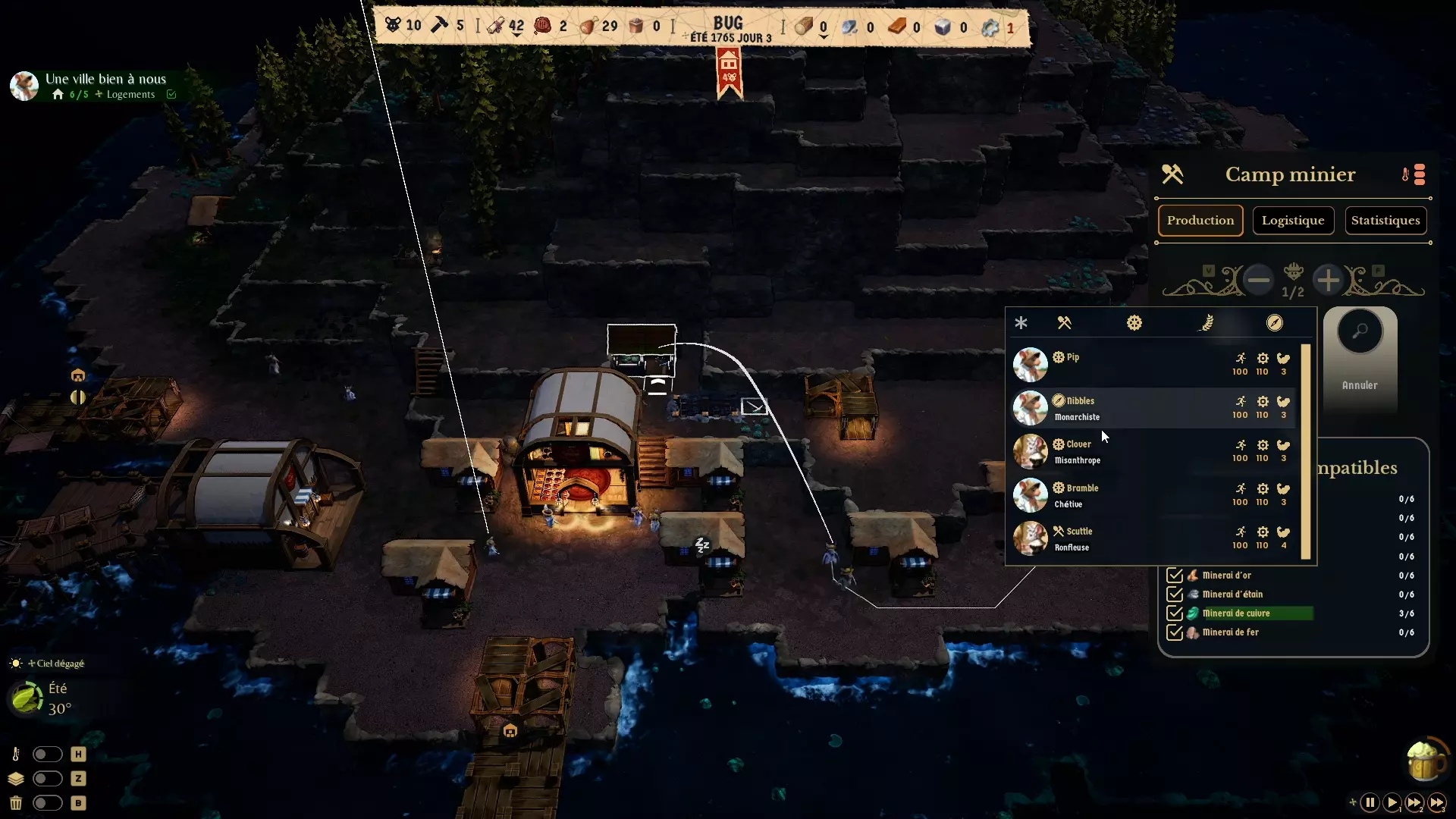Click the decrease worker minus button
Screen dimensions: 1456x819
point(1258,279)
